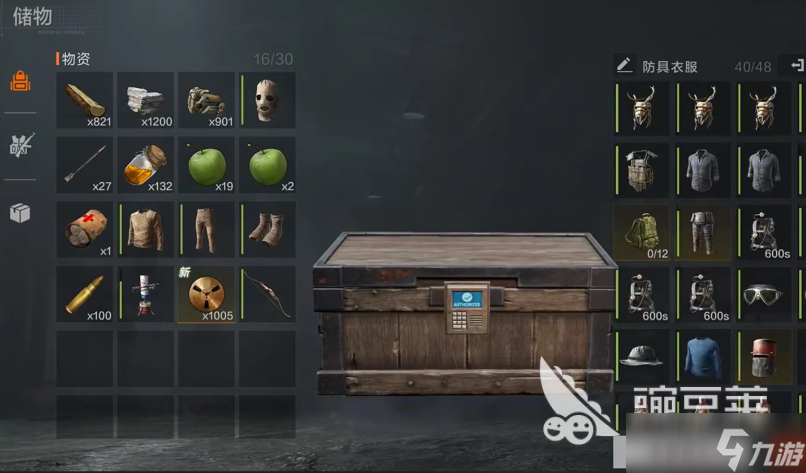Select the green apple stack x2
The width and height of the screenshot is (806, 473).
point(268,165)
